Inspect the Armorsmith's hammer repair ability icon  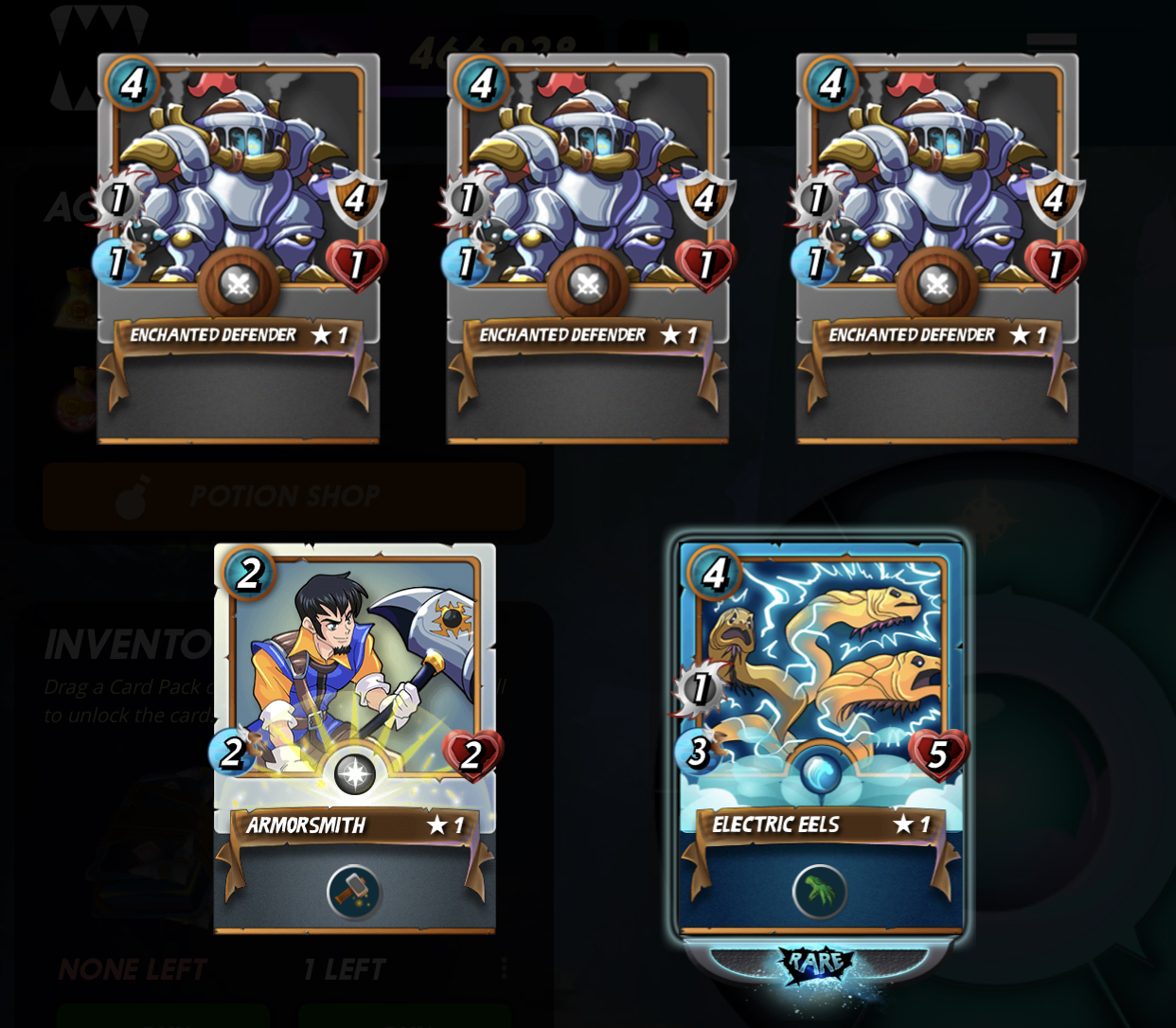354,892
